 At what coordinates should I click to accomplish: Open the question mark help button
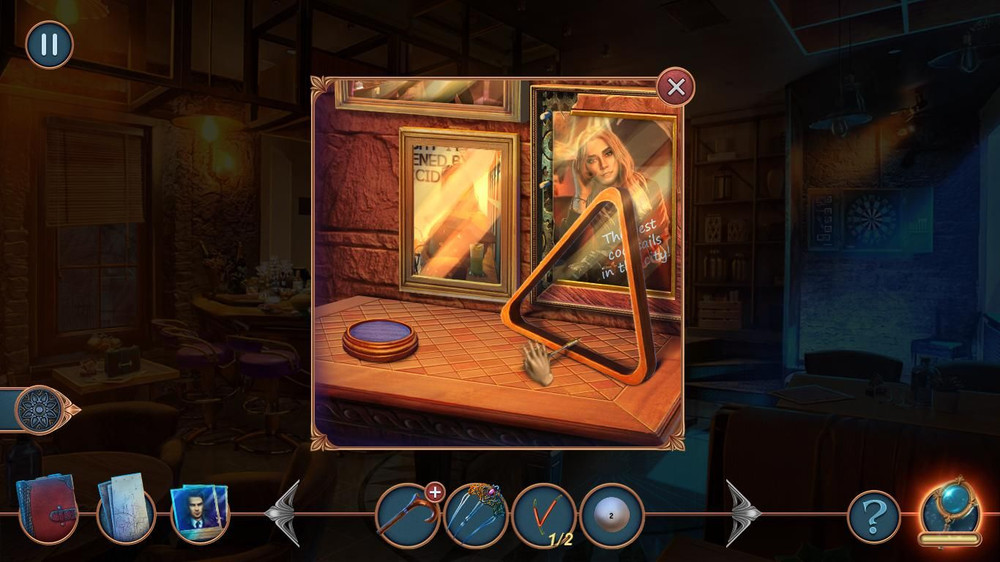click(x=874, y=517)
